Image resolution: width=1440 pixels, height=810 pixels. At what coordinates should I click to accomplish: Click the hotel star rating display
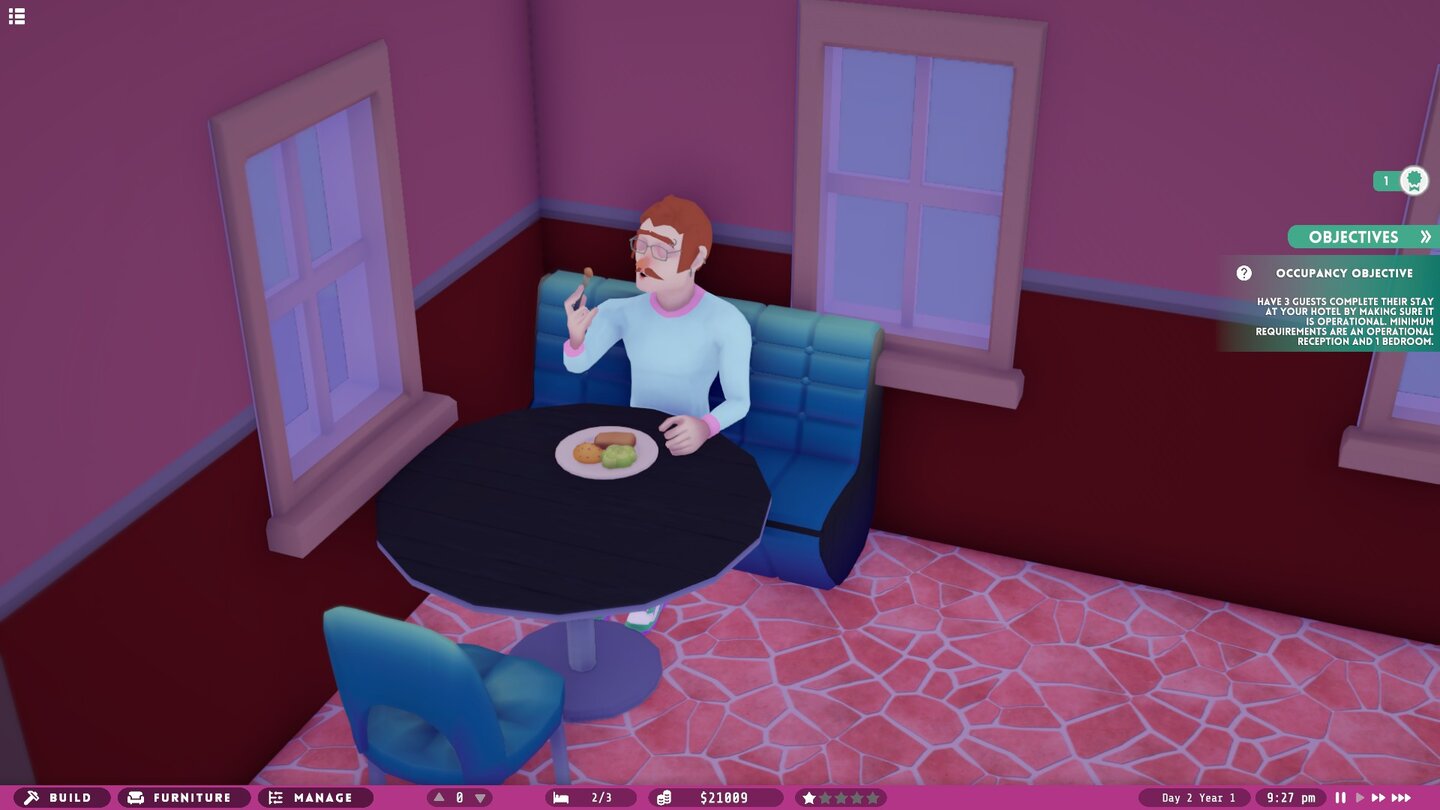click(x=840, y=797)
